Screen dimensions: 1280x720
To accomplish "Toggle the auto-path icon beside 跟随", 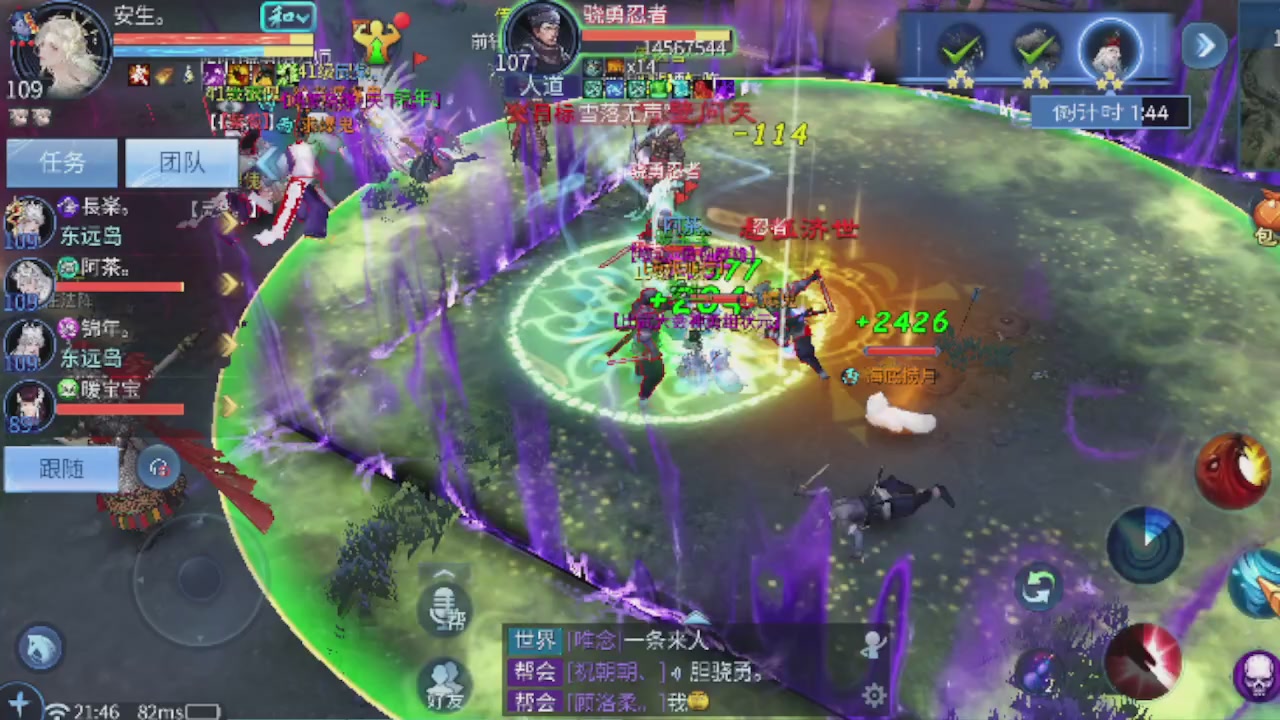I will click(x=158, y=468).
